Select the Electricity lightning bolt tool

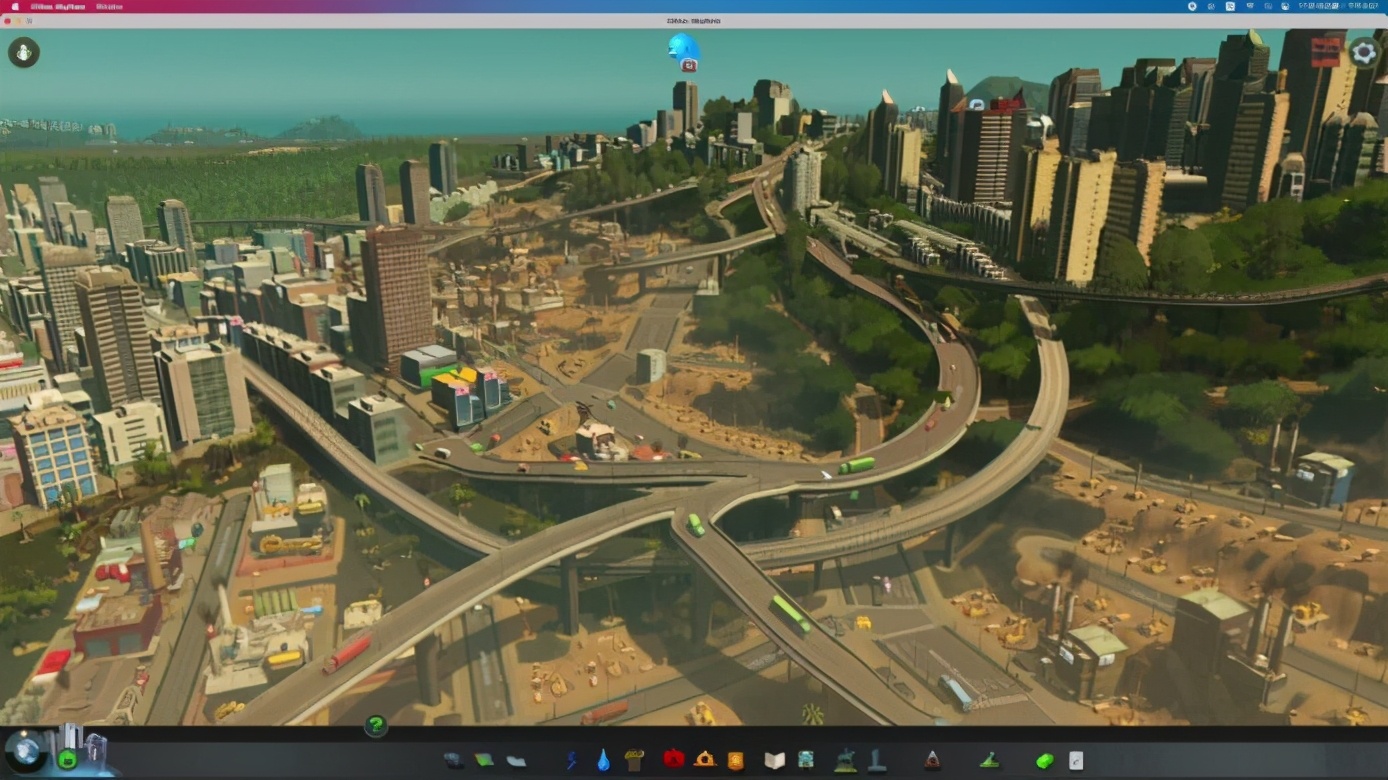(x=572, y=760)
